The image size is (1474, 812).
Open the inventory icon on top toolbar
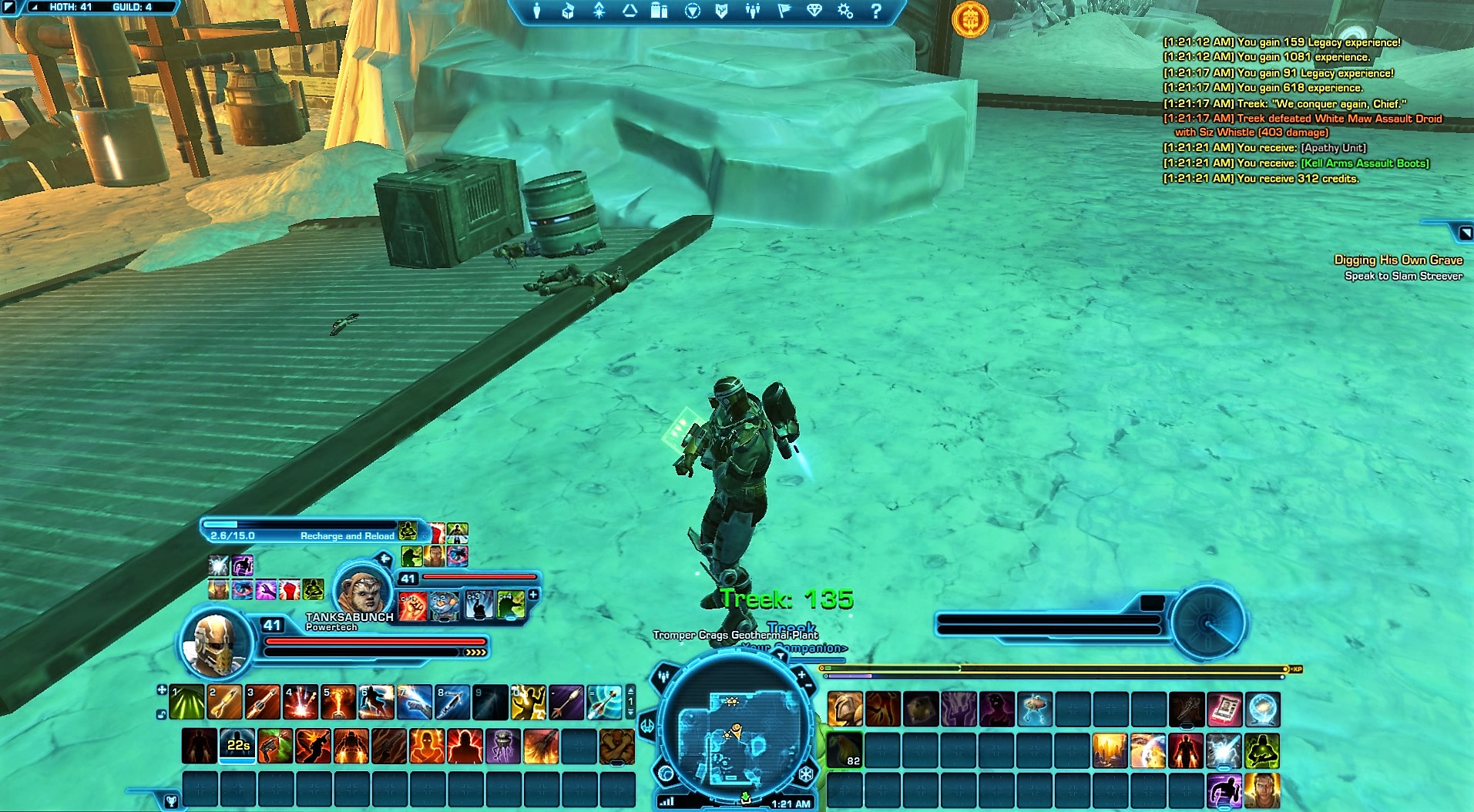click(568, 12)
